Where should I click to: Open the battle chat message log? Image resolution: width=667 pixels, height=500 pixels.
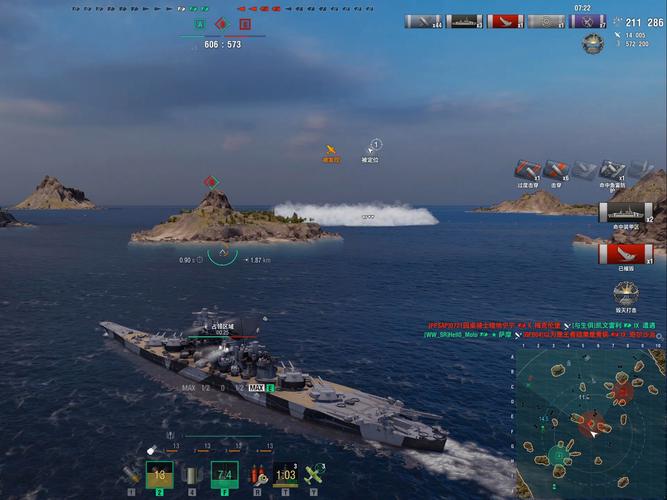pyautogui.click(x=541, y=331)
